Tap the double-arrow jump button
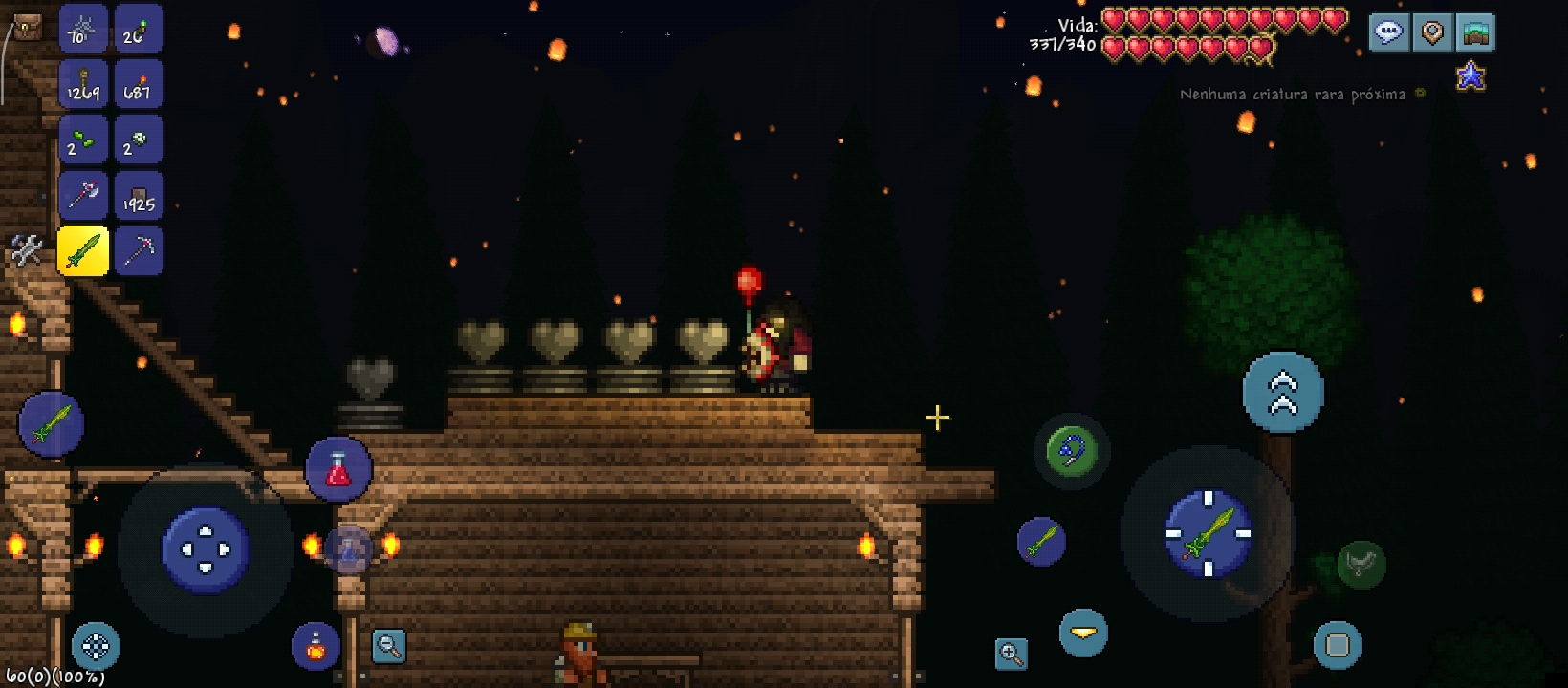 pos(1283,392)
